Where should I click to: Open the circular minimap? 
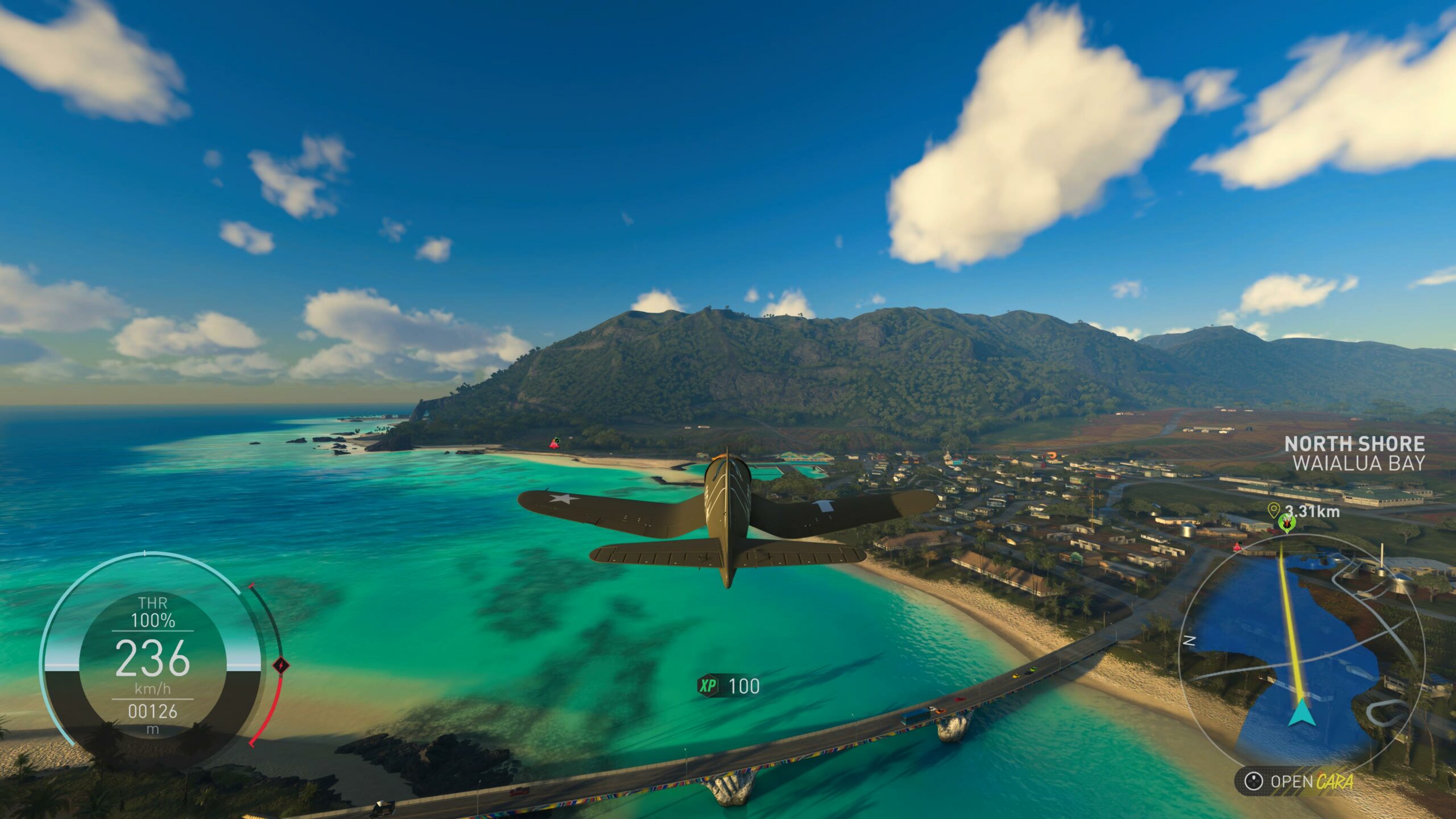[1302, 654]
